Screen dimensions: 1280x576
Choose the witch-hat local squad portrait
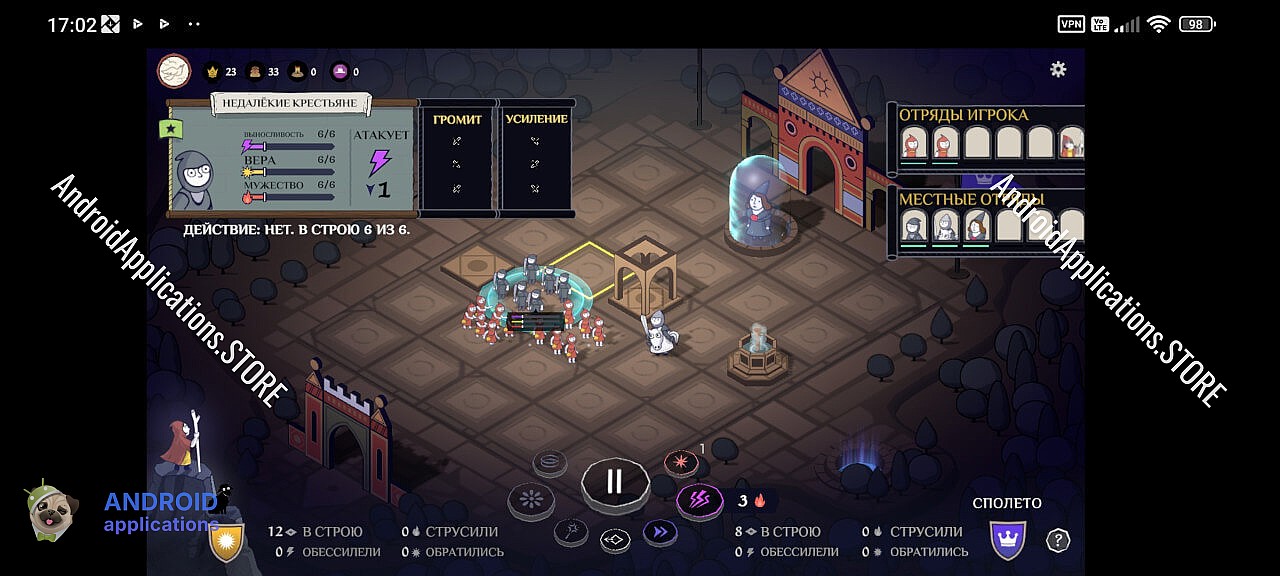(x=977, y=226)
